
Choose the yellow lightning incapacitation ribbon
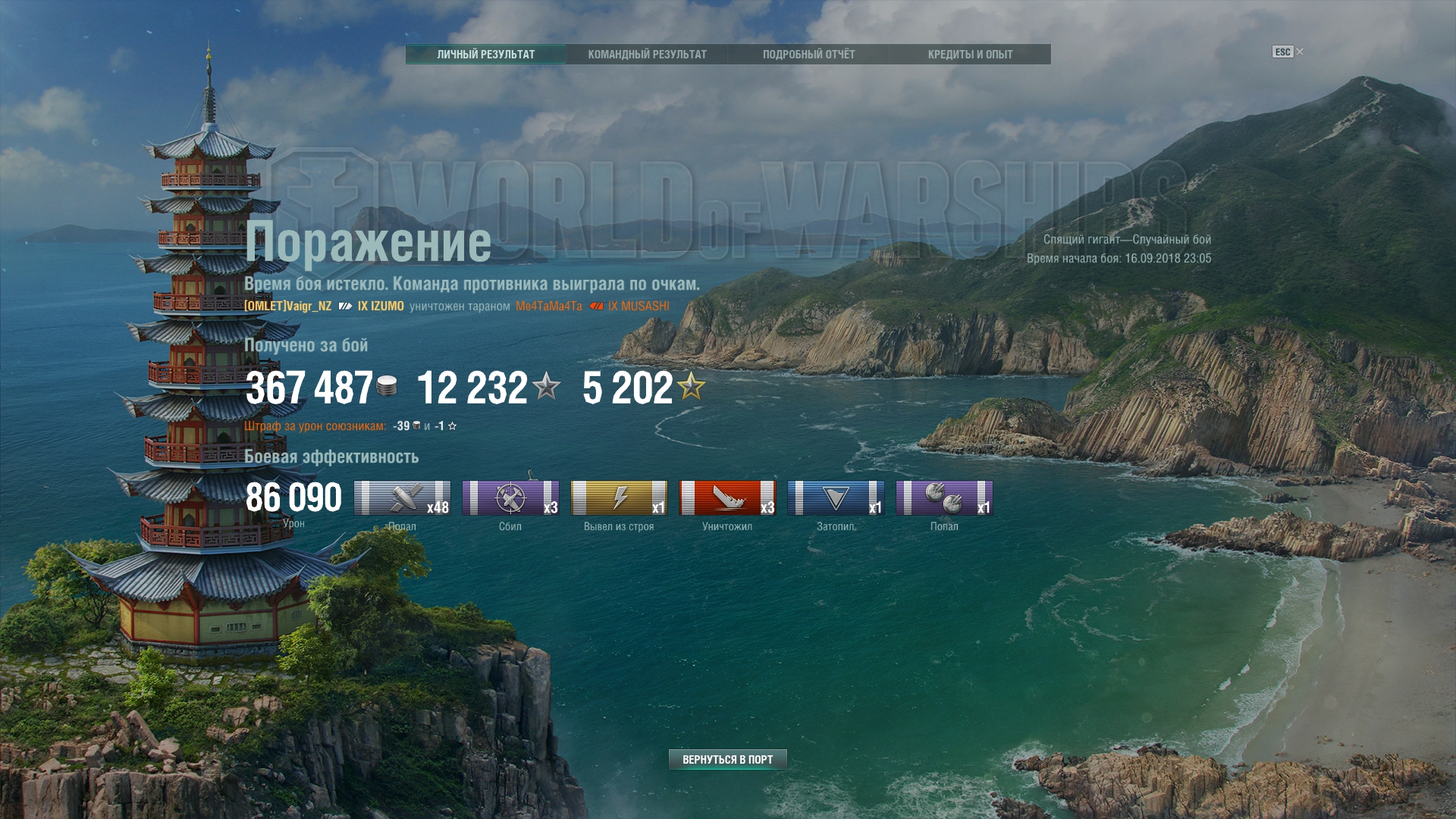coord(619,498)
